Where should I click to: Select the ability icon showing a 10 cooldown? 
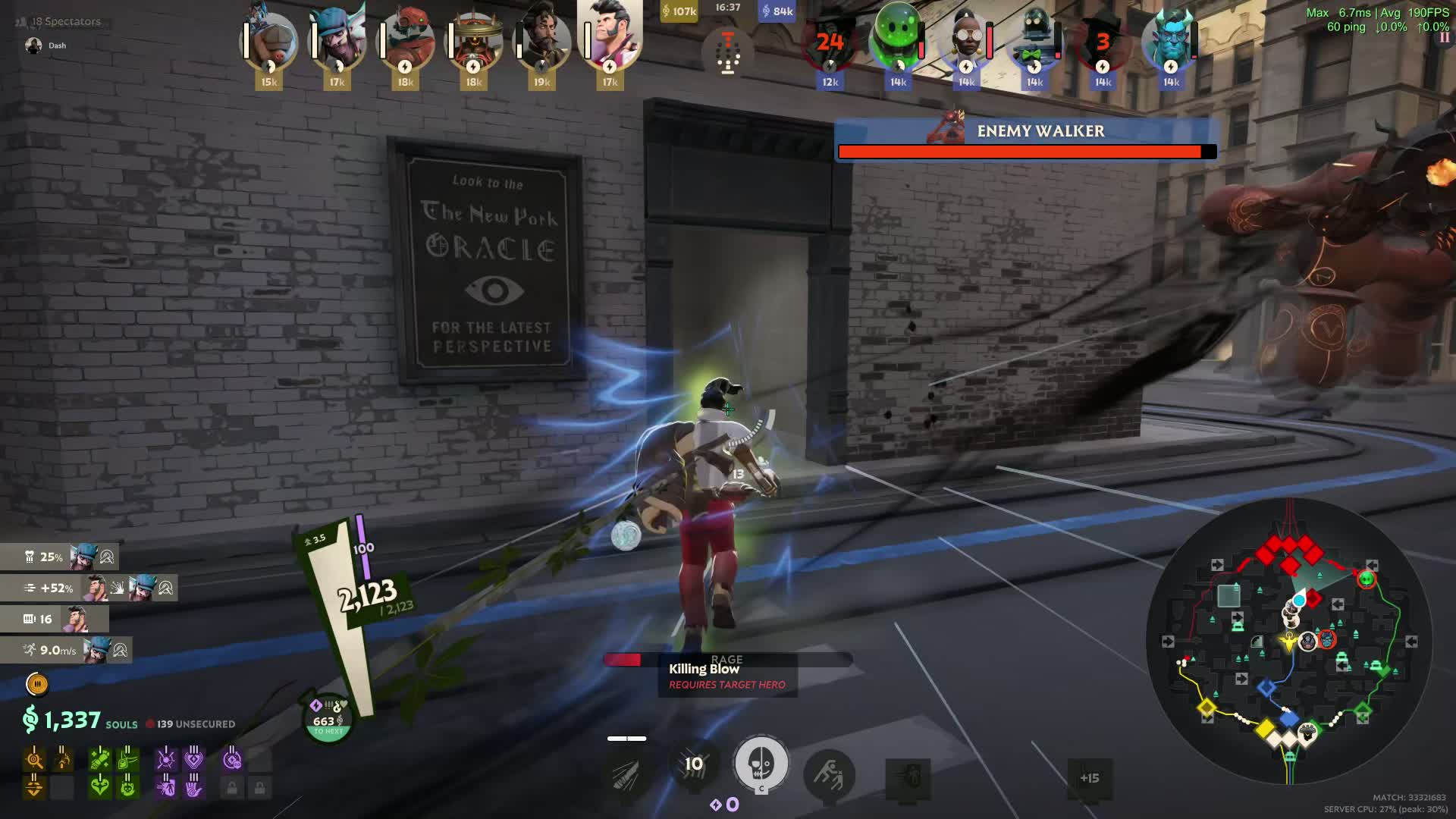click(x=693, y=764)
